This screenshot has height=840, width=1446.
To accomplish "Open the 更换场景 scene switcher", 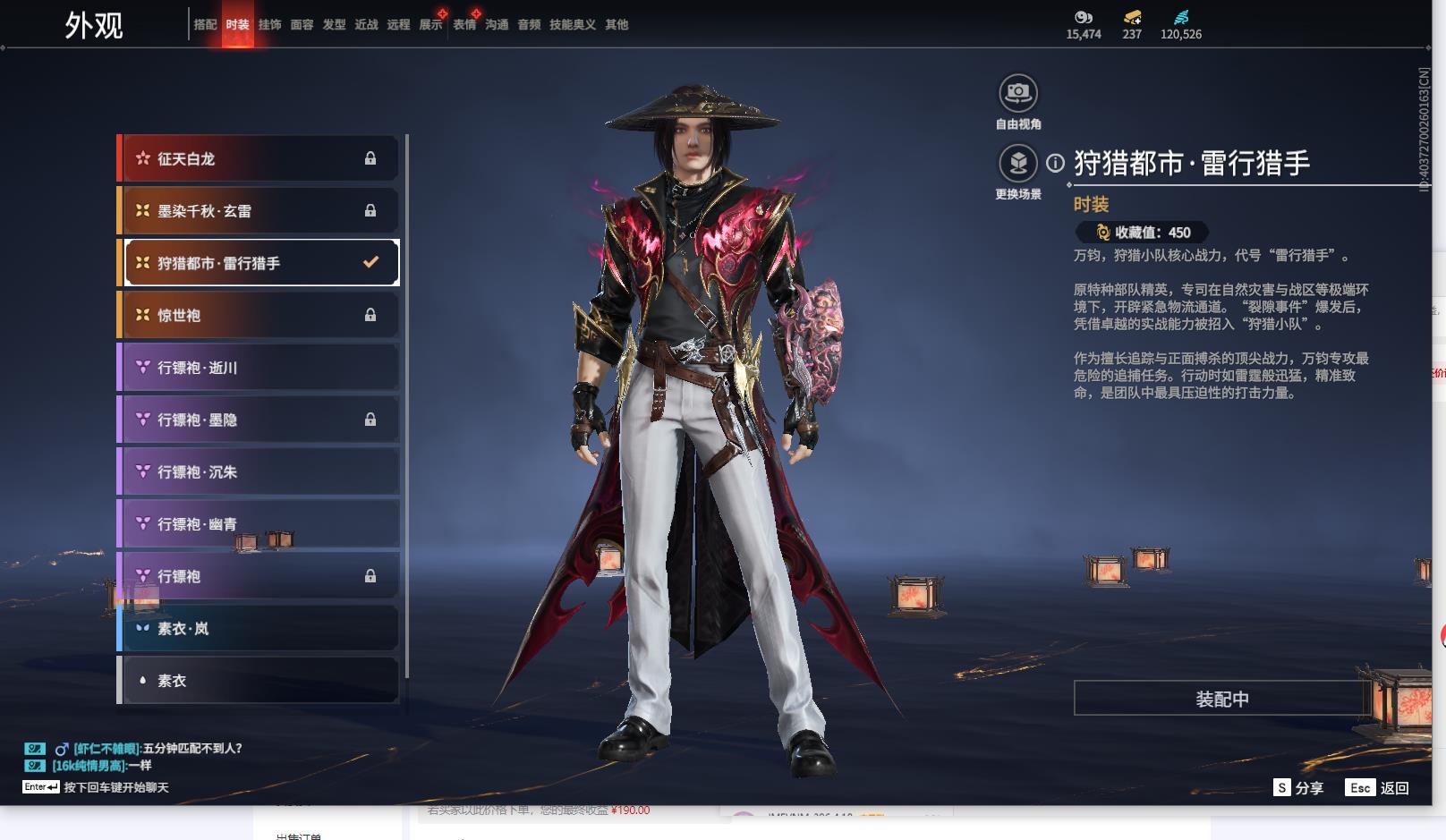I will tap(1017, 164).
